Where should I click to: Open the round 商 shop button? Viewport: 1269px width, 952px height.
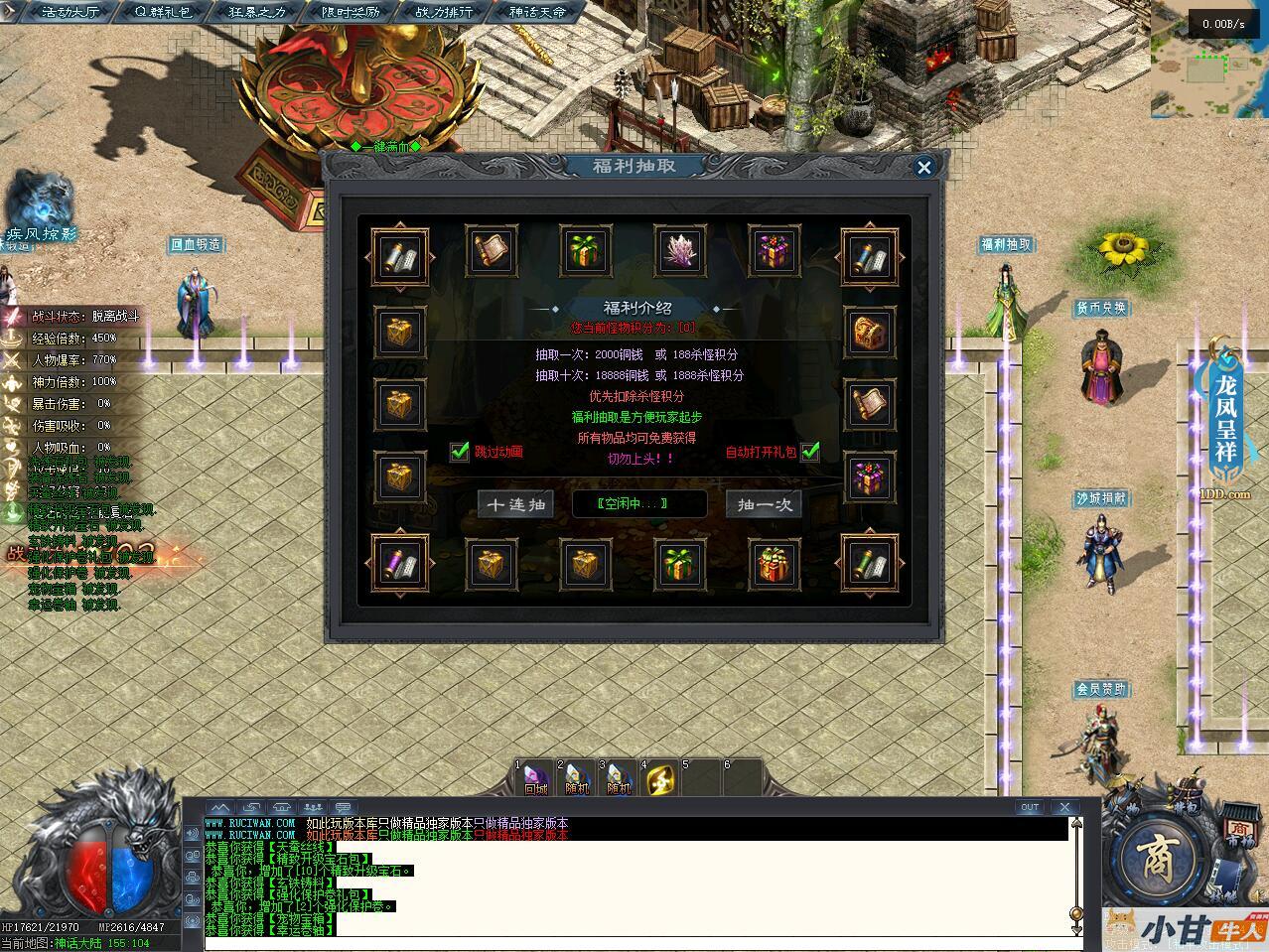(1156, 855)
